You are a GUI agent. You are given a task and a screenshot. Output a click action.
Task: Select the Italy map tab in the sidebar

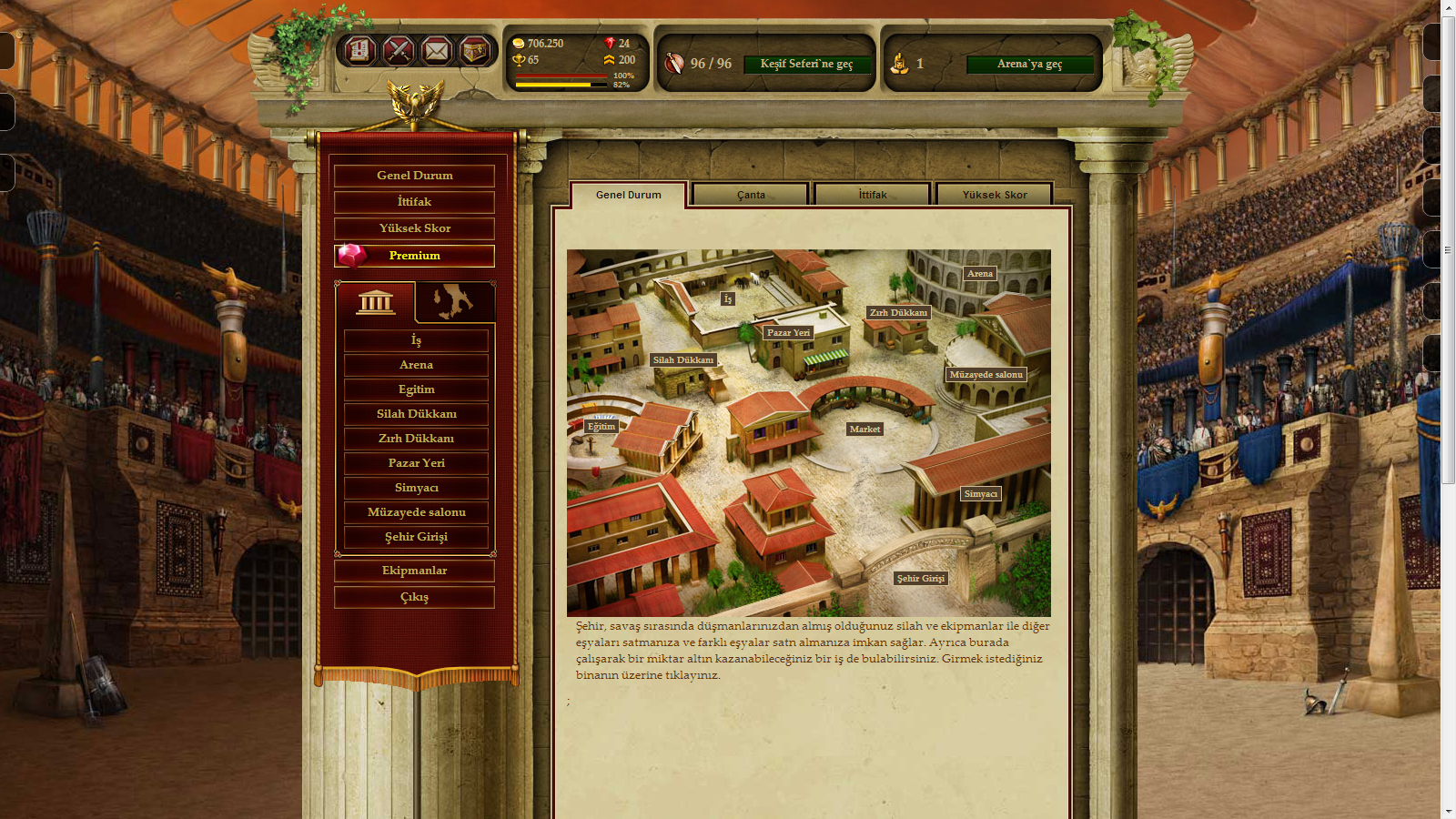tap(454, 302)
